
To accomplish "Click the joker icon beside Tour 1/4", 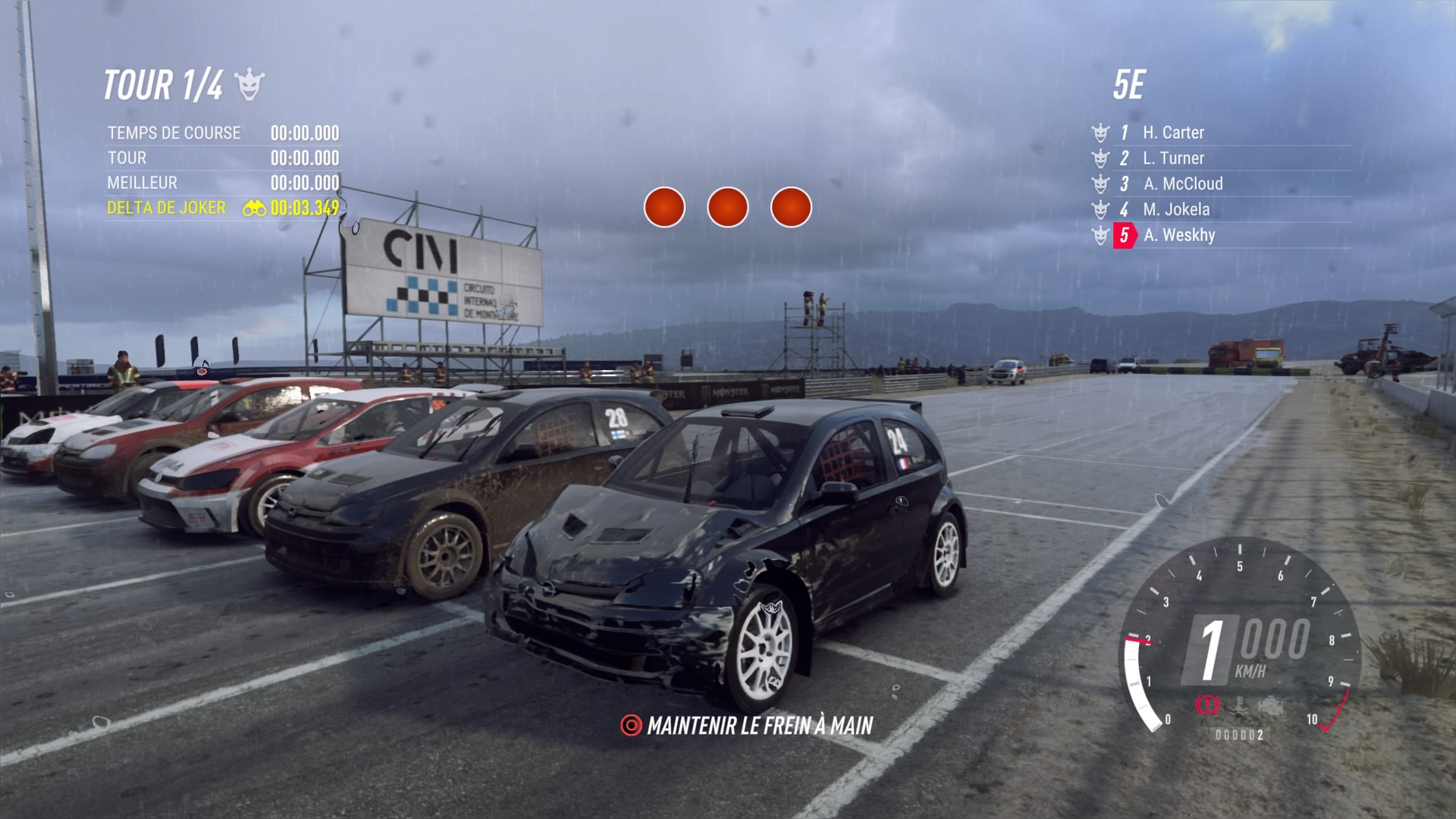I will [249, 84].
